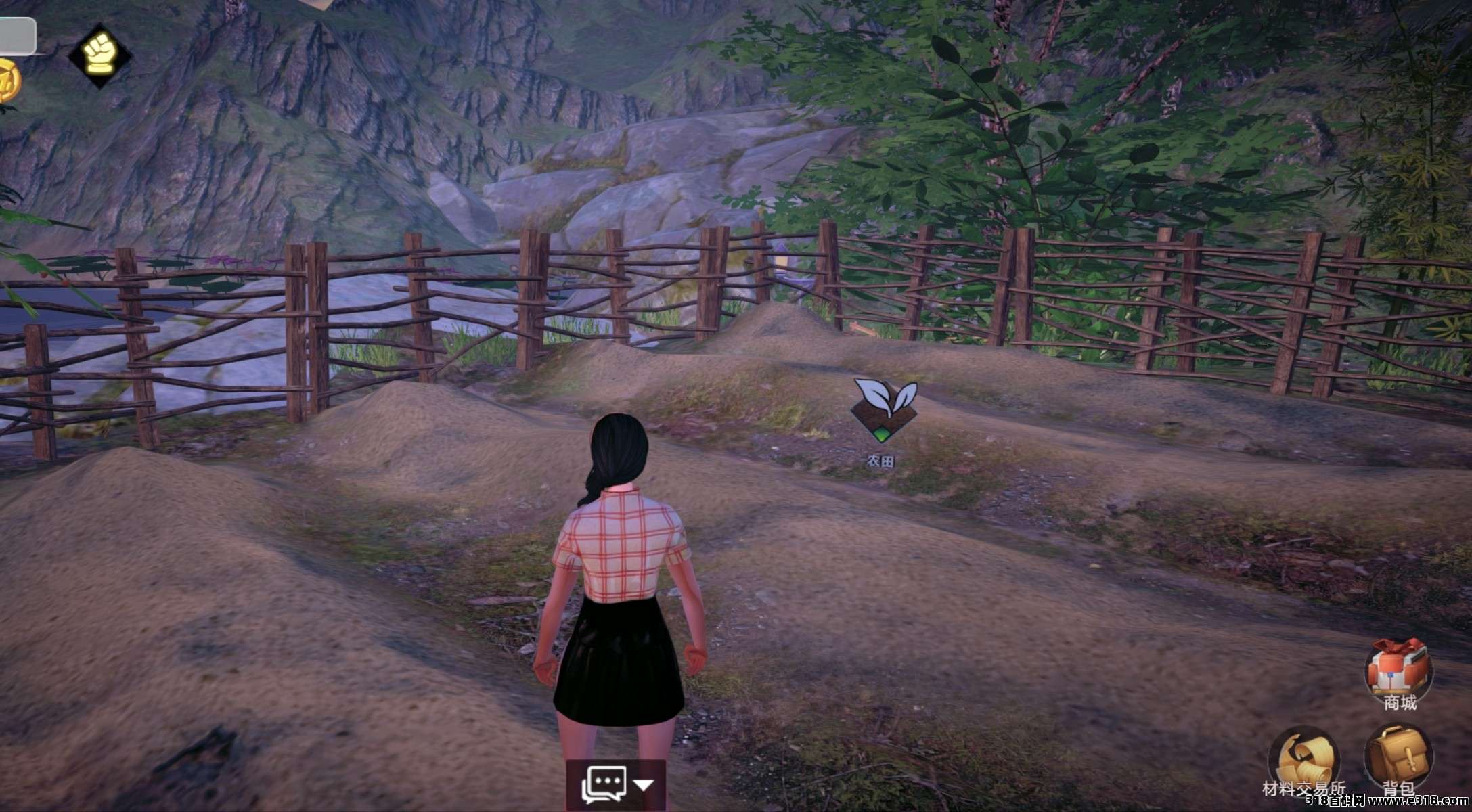Tap the glowing fist icon
This screenshot has height=812, width=1472.
[x=100, y=55]
